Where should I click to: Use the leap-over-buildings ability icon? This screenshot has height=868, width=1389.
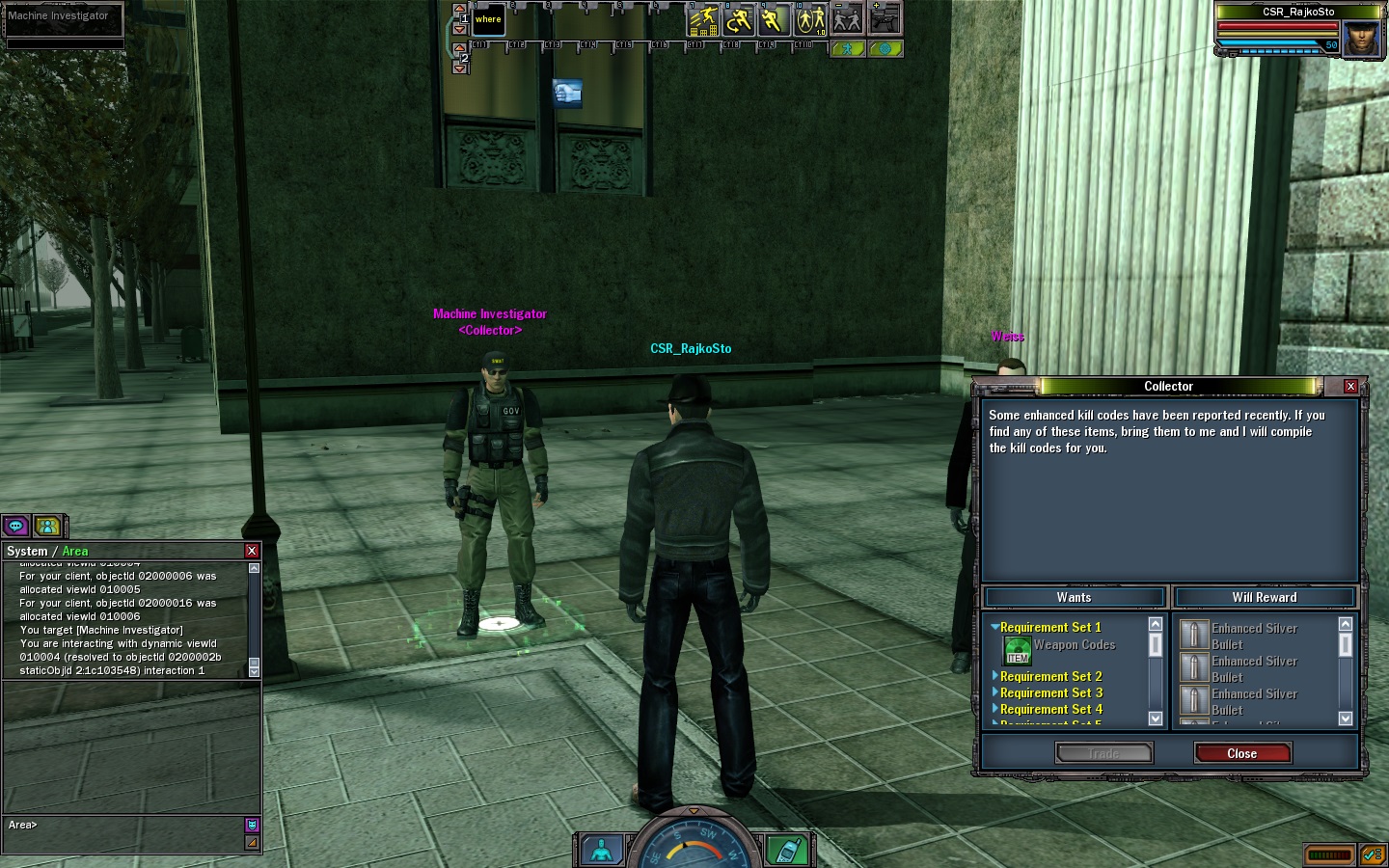point(704,20)
